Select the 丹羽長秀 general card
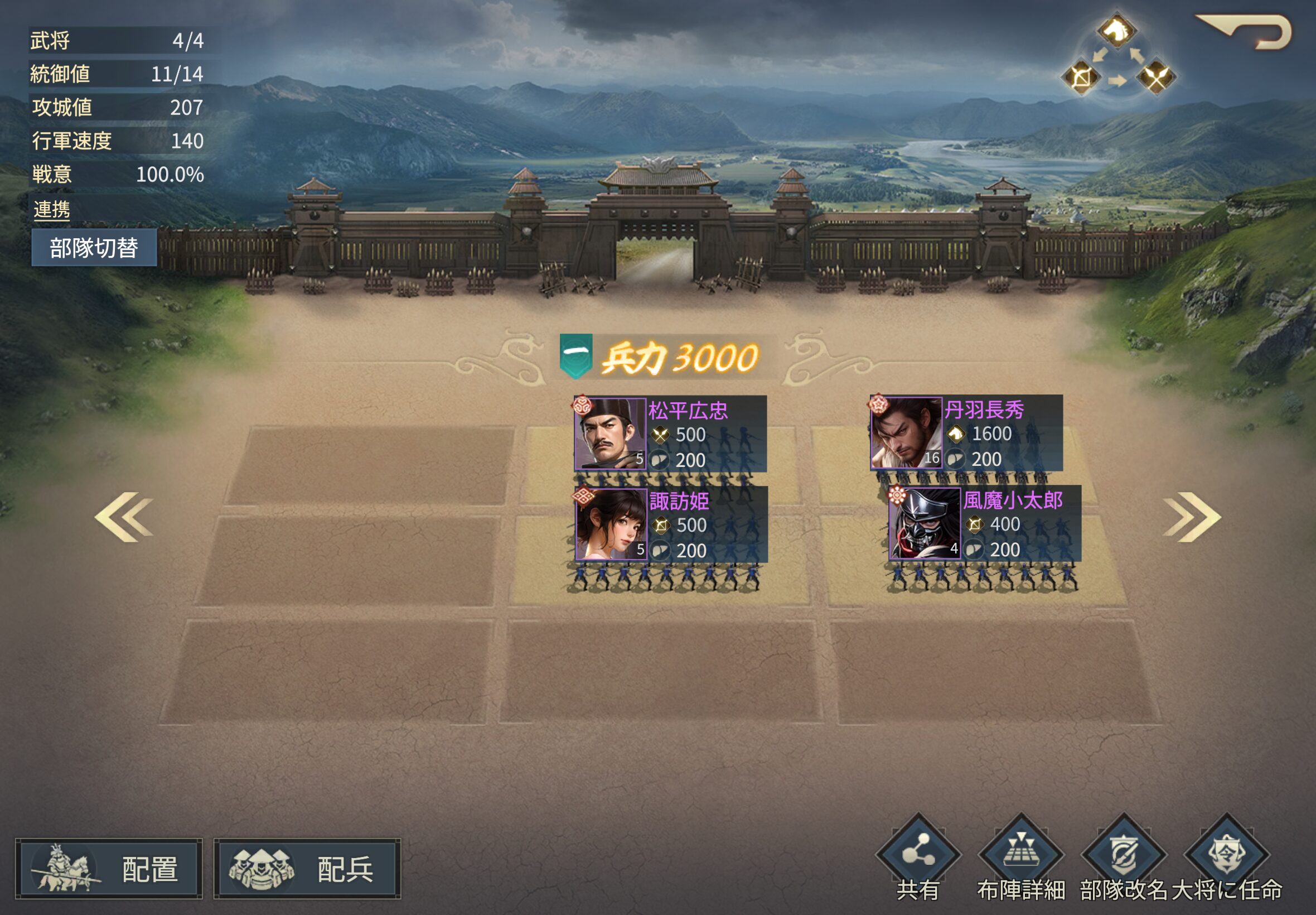 click(966, 433)
